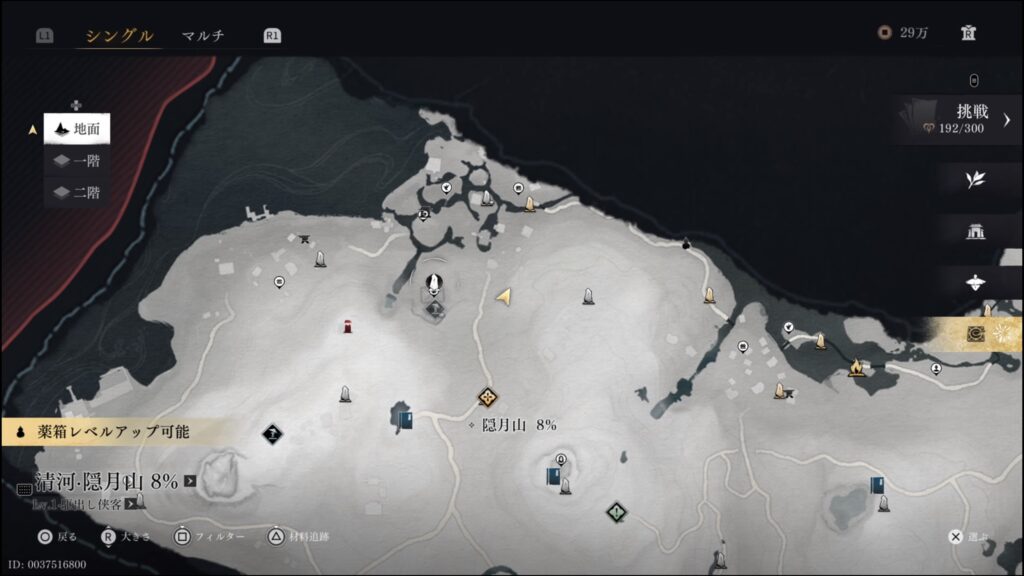
Task: Select the highlighted golden spiral category
Action: click(x=977, y=334)
